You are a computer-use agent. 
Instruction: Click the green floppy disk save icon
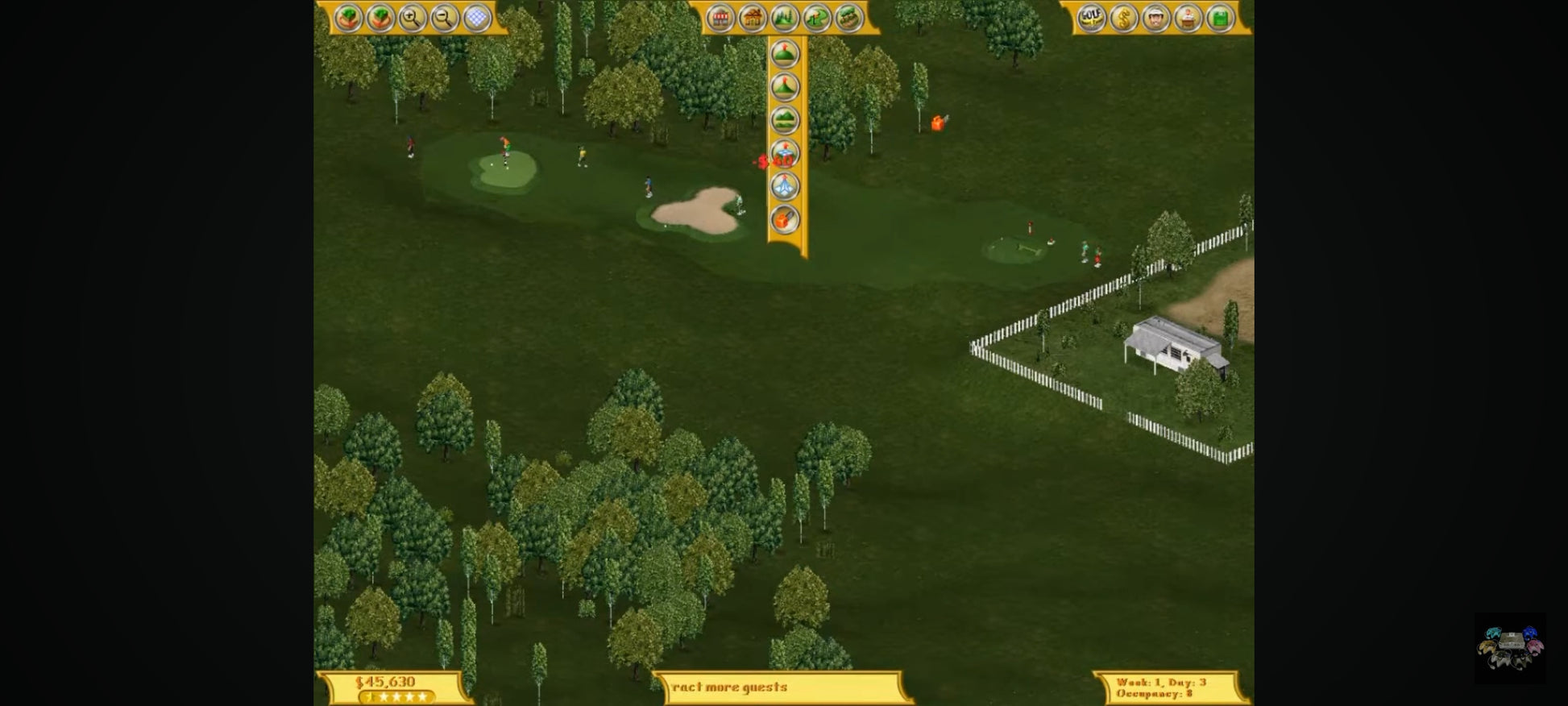pyautogui.click(x=1221, y=18)
